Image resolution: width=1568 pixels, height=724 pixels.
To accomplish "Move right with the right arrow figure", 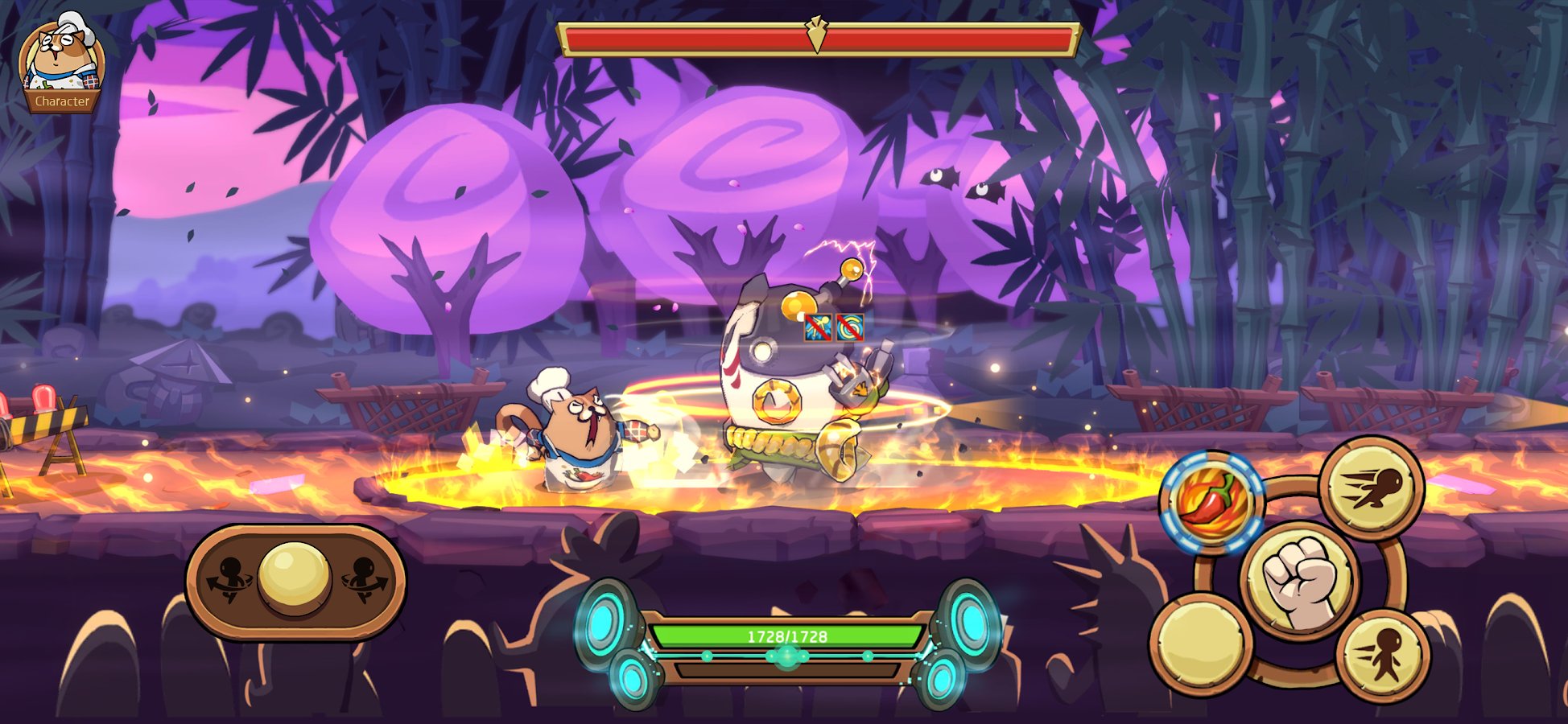I will pos(364,579).
